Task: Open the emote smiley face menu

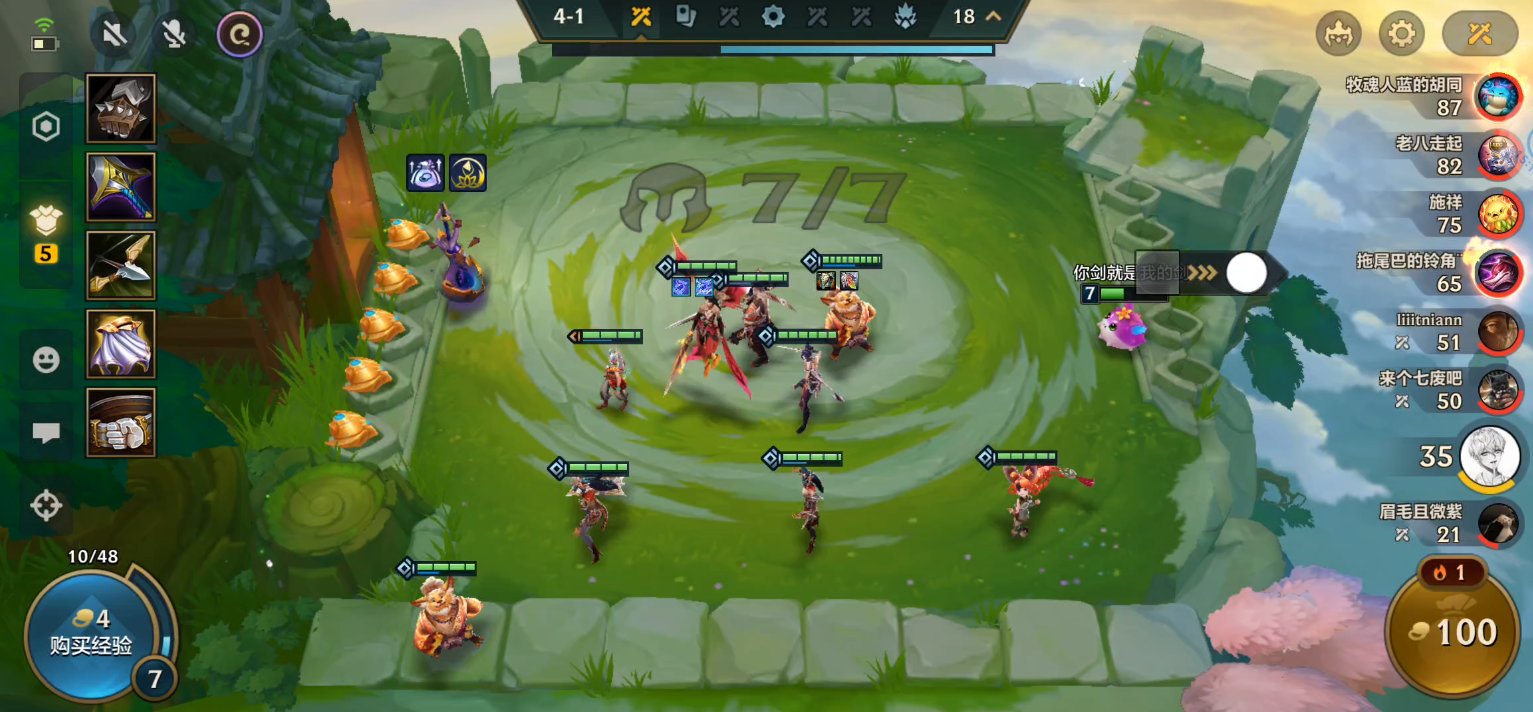Action: tap(46, 360)
